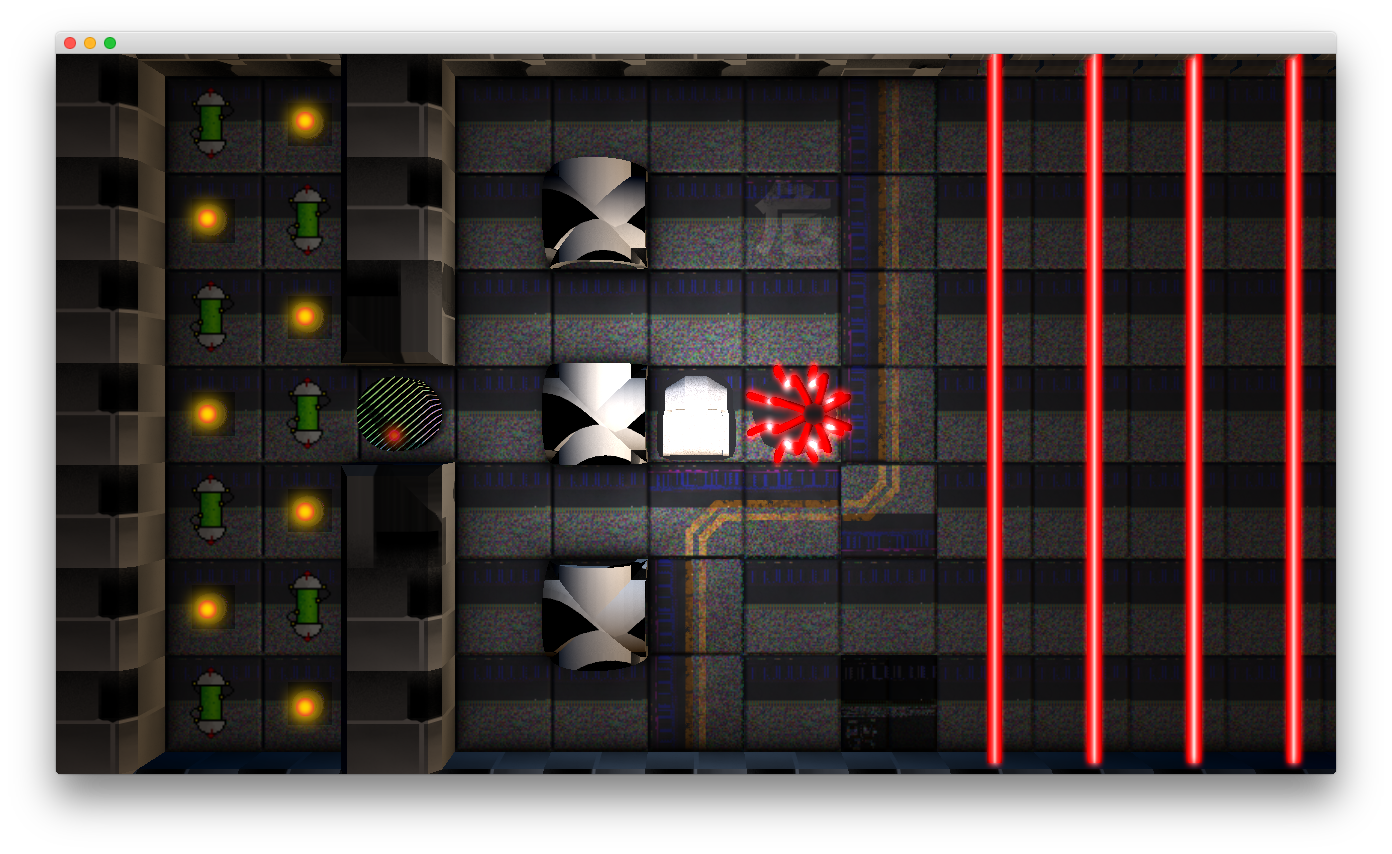This screenshot has height=854, width=1392.
Task: Click the white robot player character
Action: tap(697, 415)
